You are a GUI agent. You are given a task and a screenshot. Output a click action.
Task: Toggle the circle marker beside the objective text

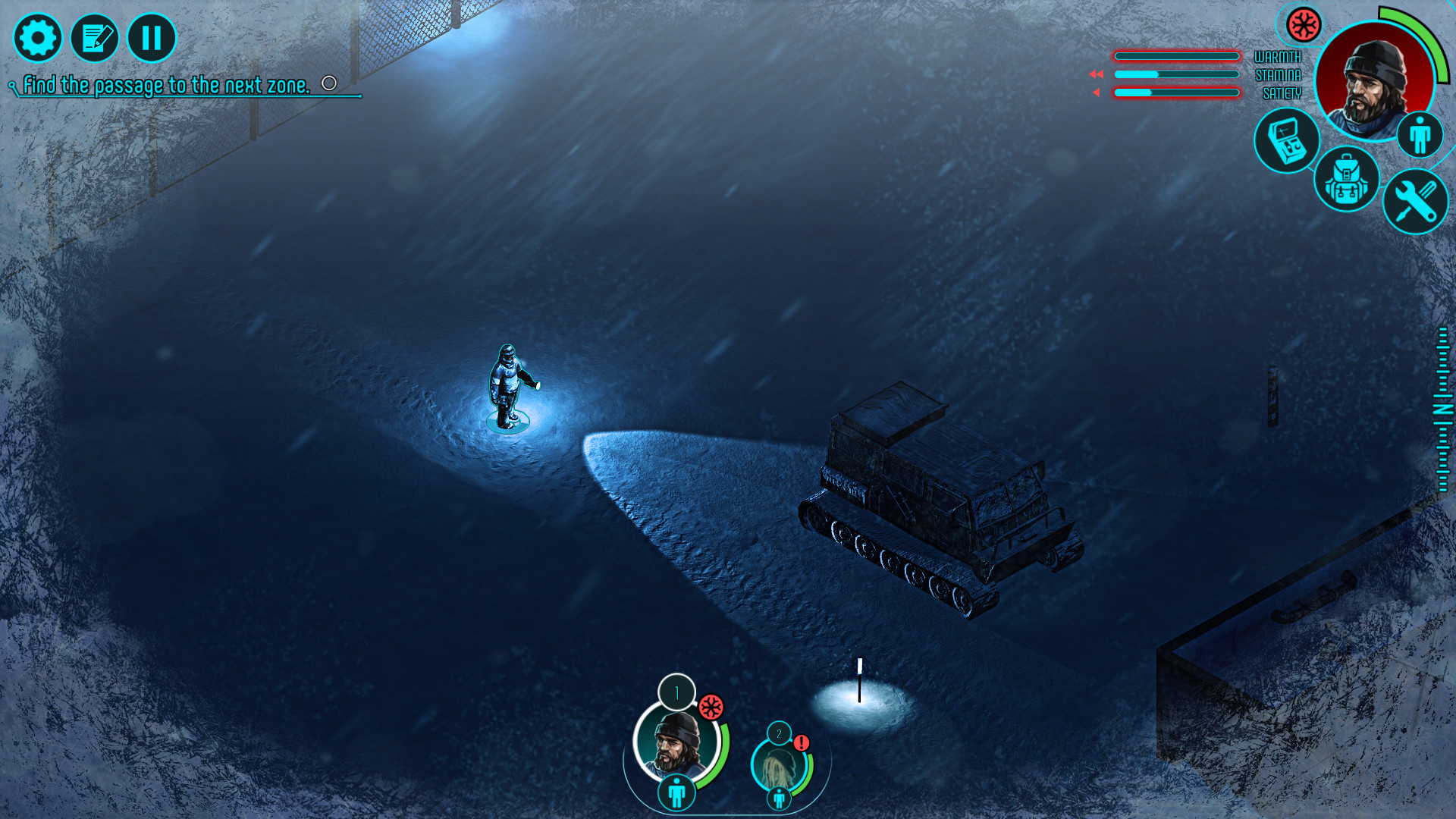pyautogui.click(x=329, y=81)
